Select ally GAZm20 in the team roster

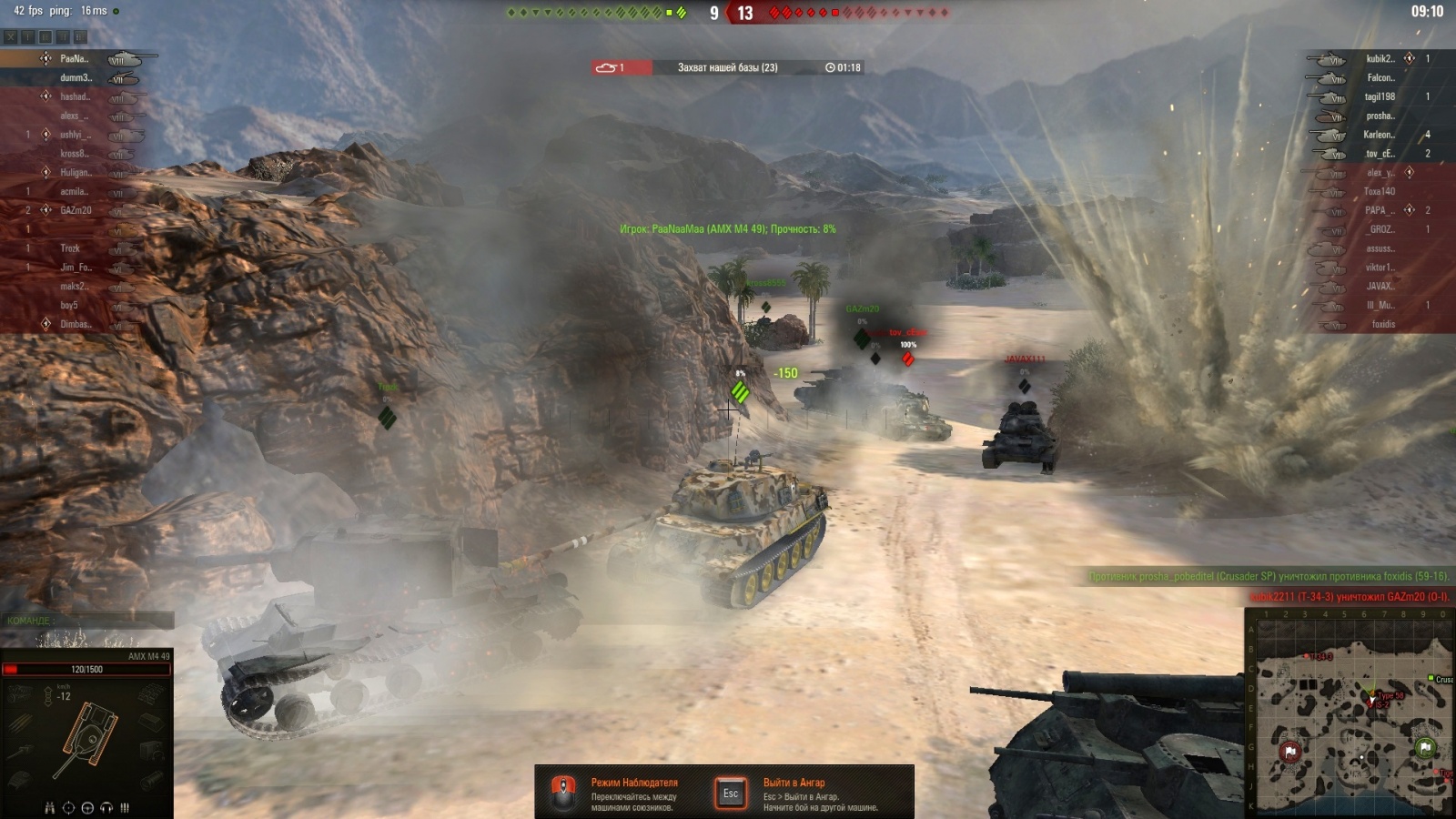click(x=76, y=210)
